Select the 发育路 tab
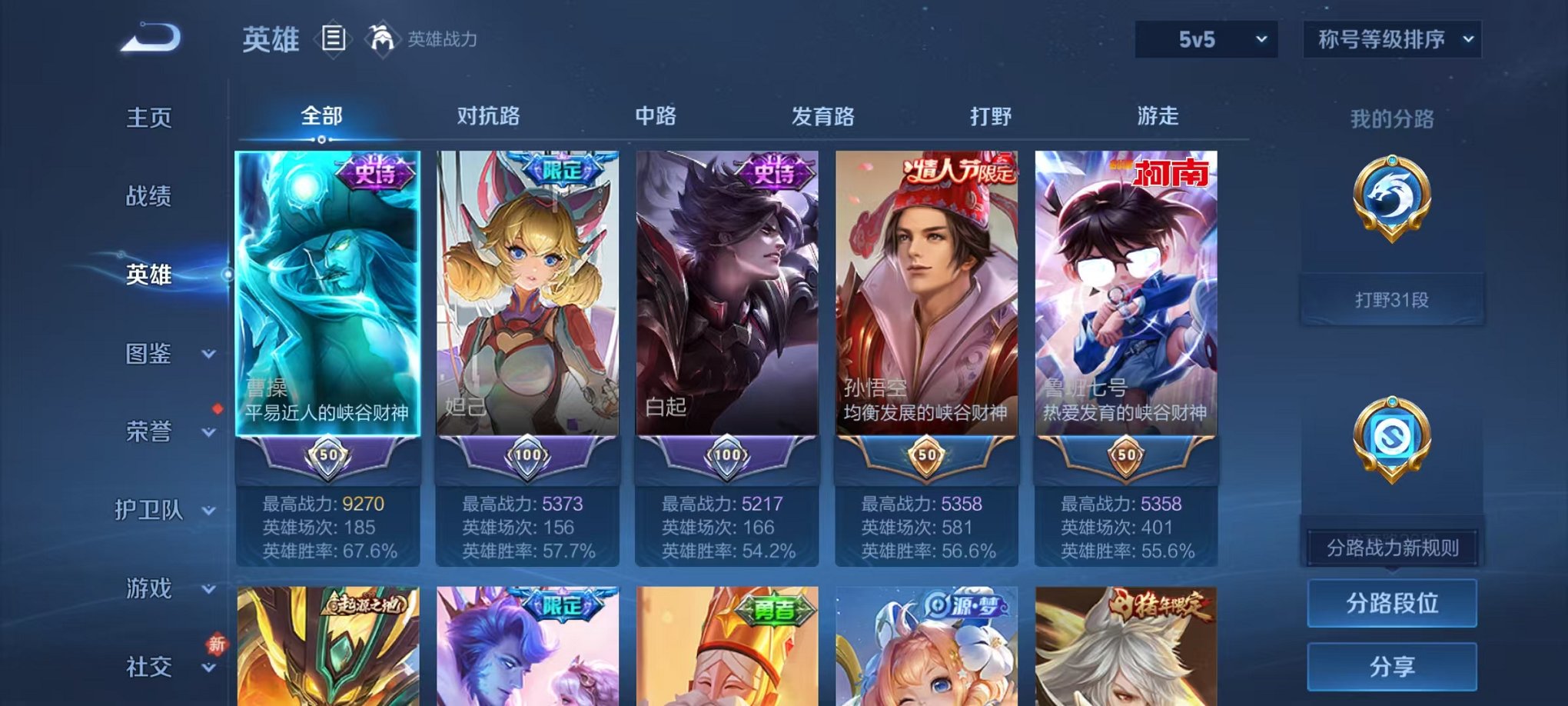Screen dimensions: 1568x706 824,116
